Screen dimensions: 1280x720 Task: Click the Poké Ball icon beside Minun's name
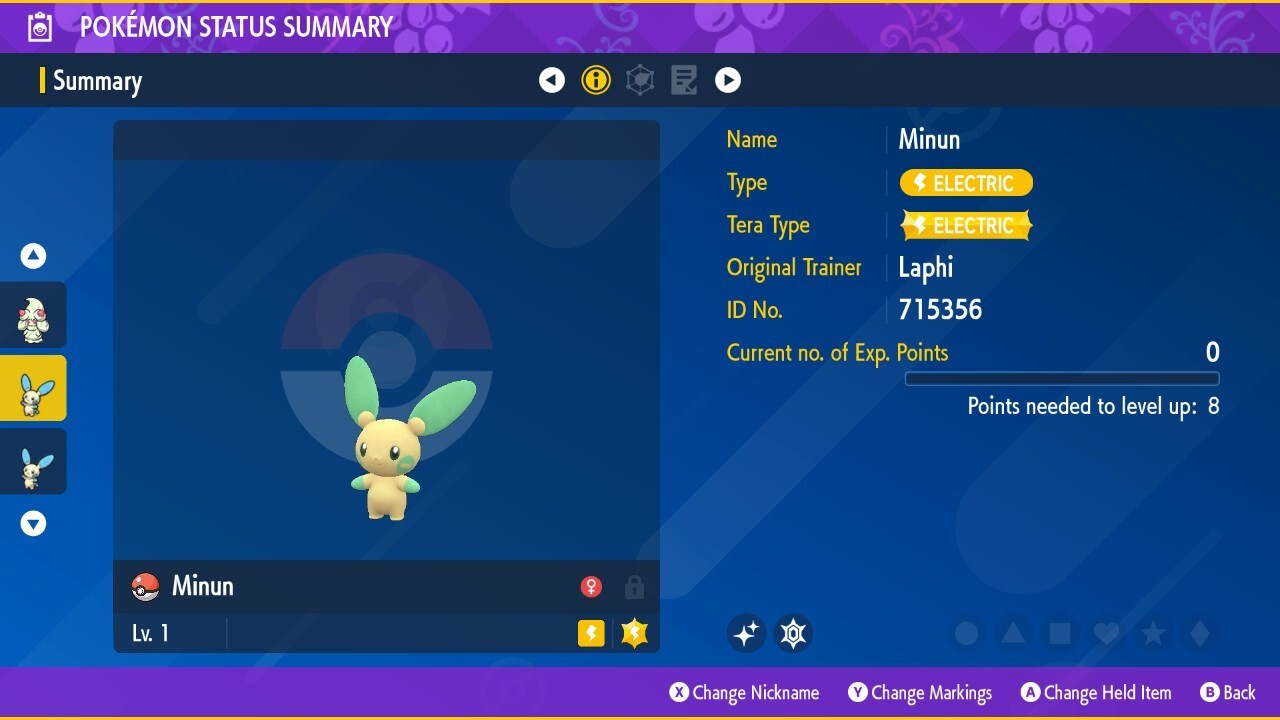point(144,587)
